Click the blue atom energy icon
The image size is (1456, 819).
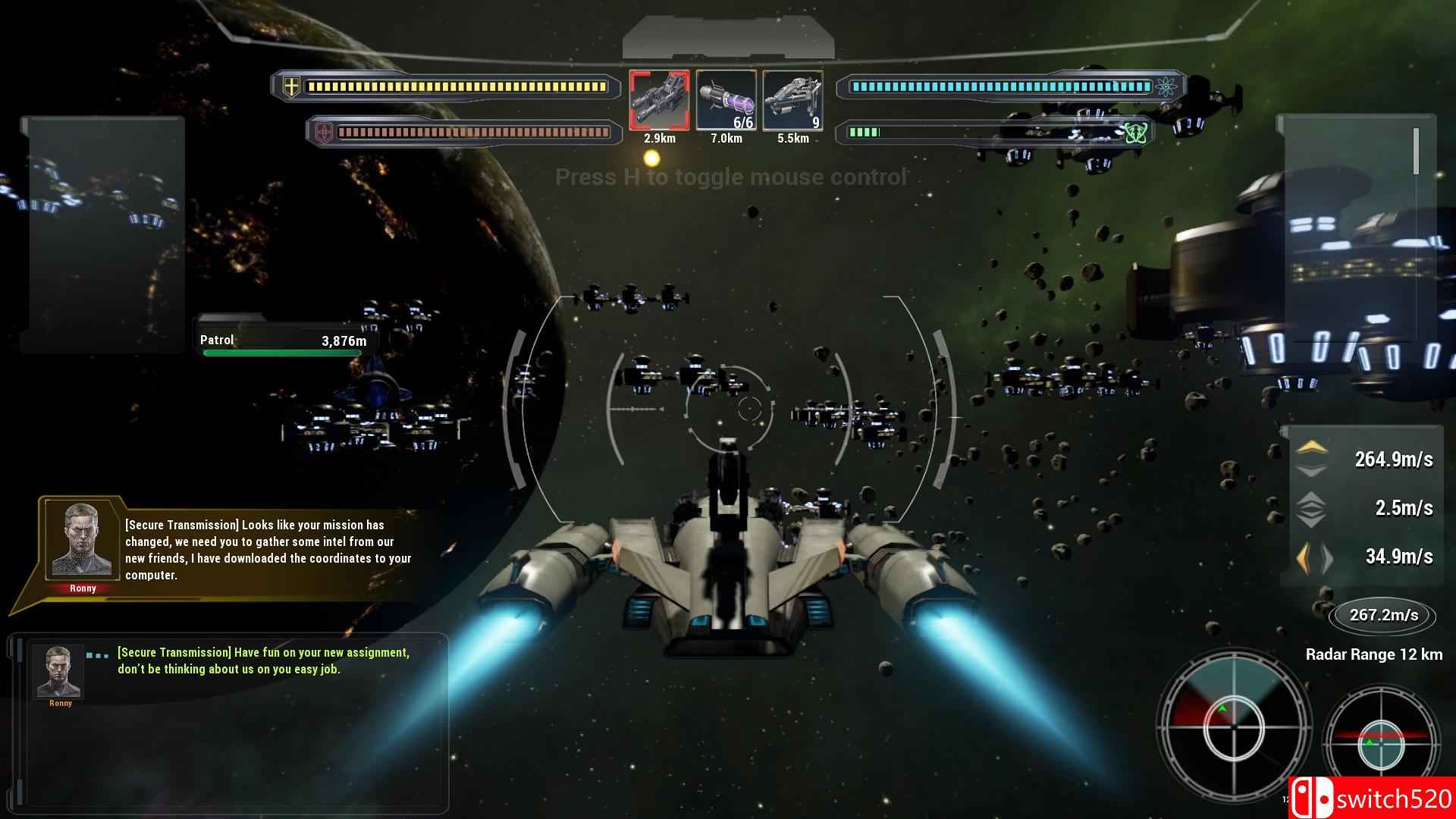1164,86
